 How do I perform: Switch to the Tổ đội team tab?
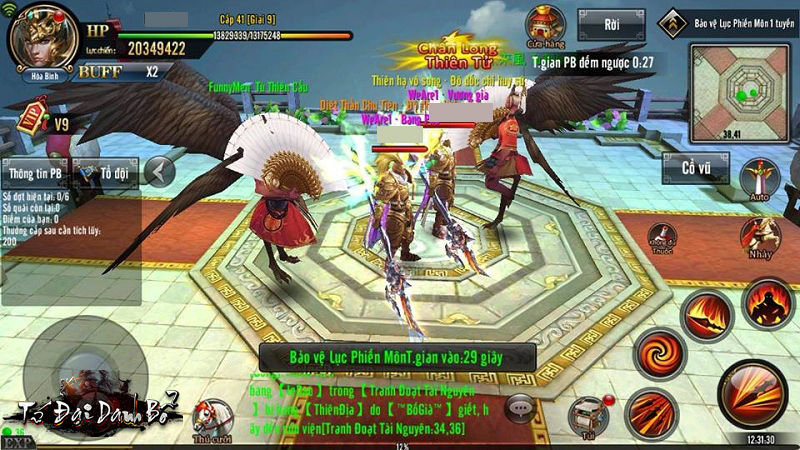pyautogui.click(x=104, y=173)
